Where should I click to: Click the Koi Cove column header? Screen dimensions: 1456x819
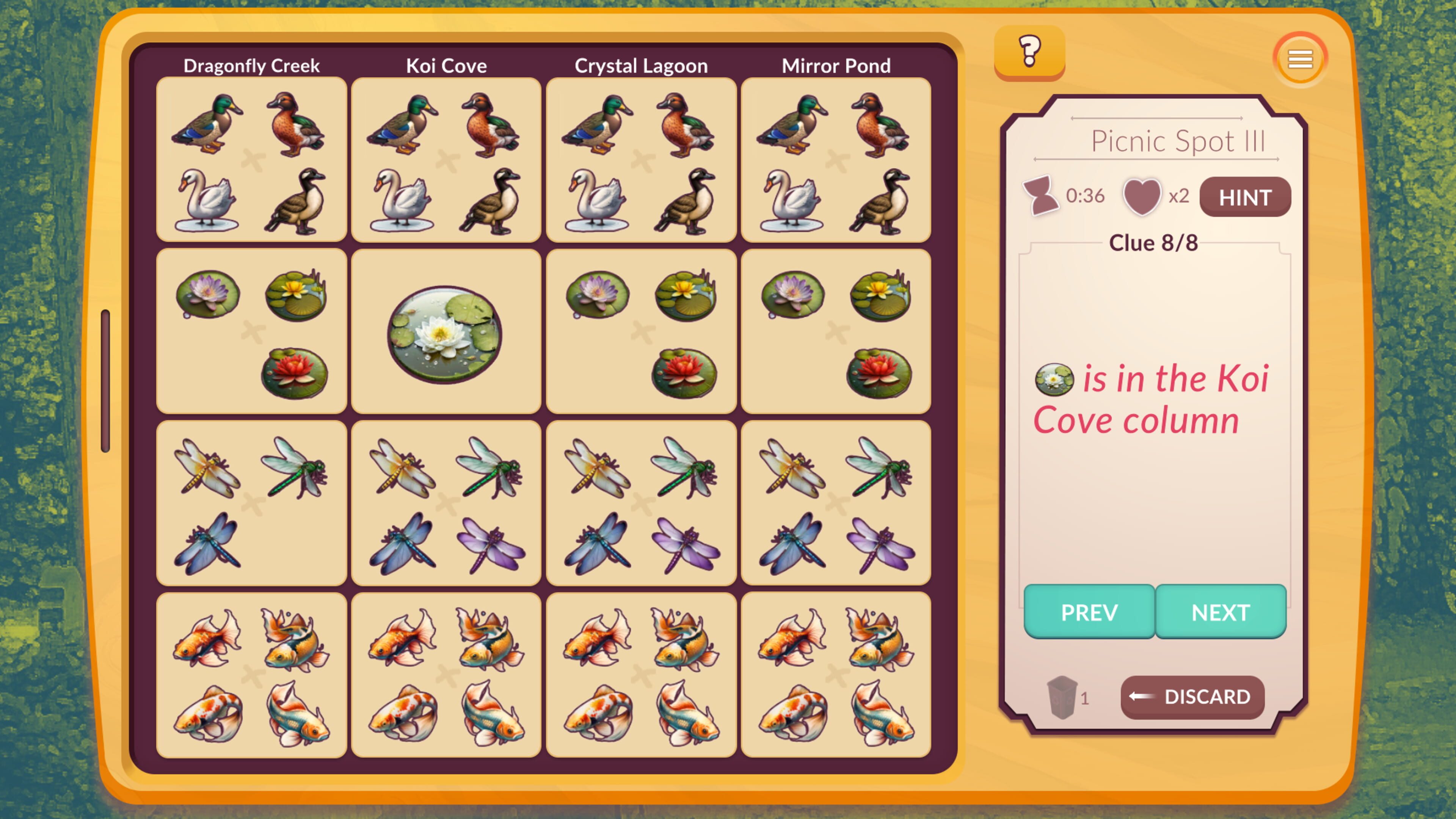[x=446, y=66]
